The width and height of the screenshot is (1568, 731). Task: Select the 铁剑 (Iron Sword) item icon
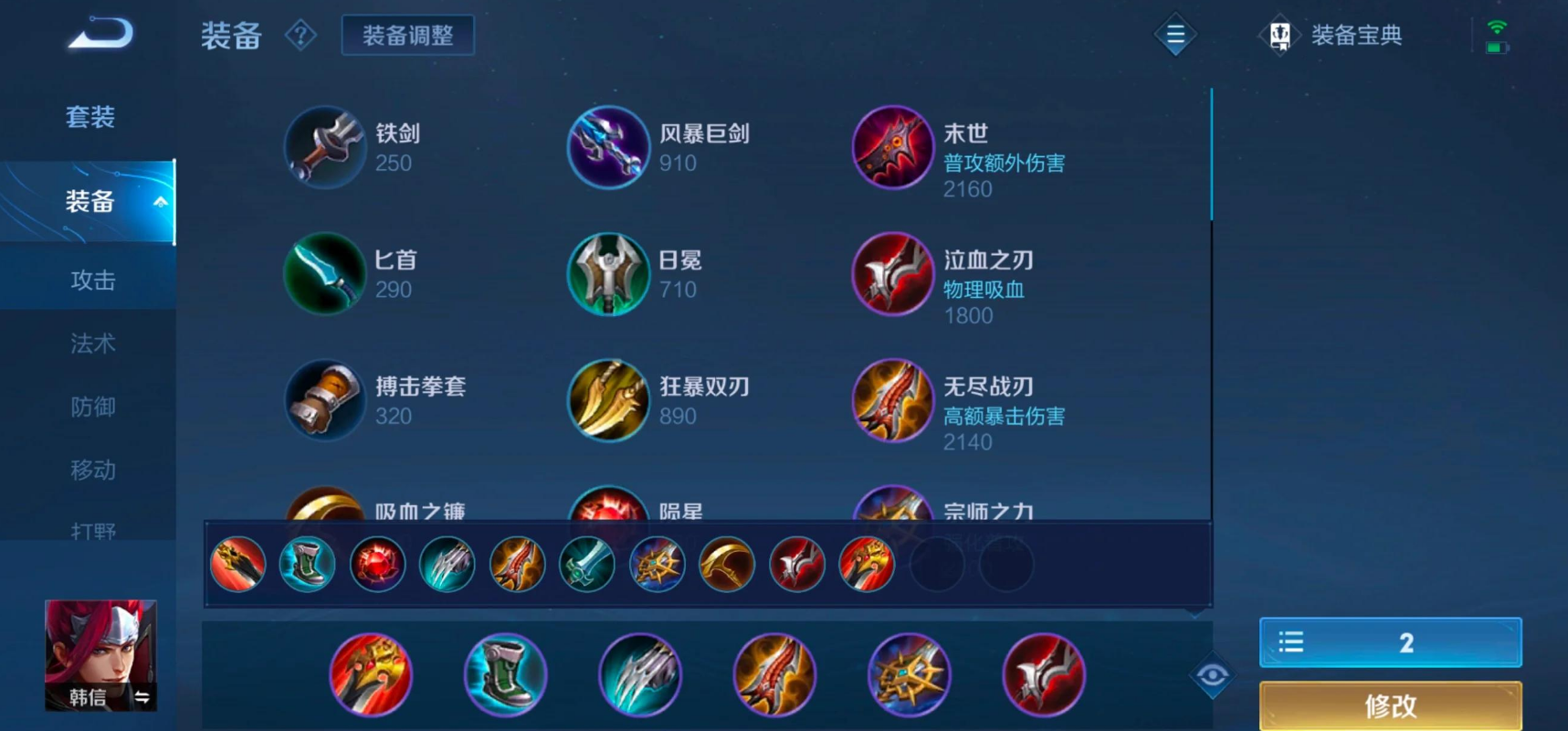point(325,147)
